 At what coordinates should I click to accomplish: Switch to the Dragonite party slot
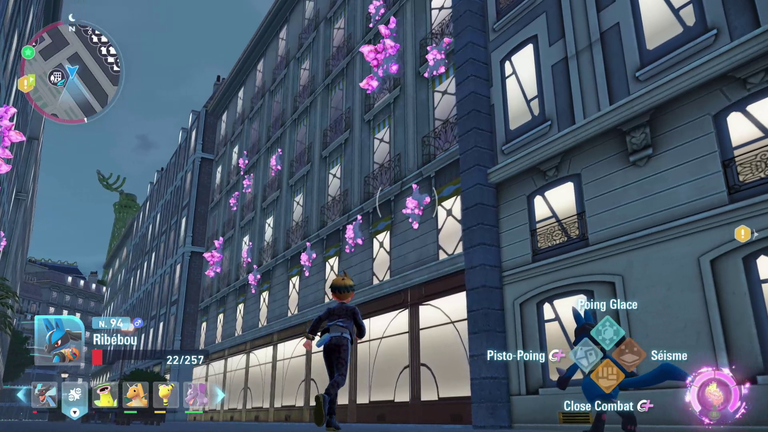(136, 395)
